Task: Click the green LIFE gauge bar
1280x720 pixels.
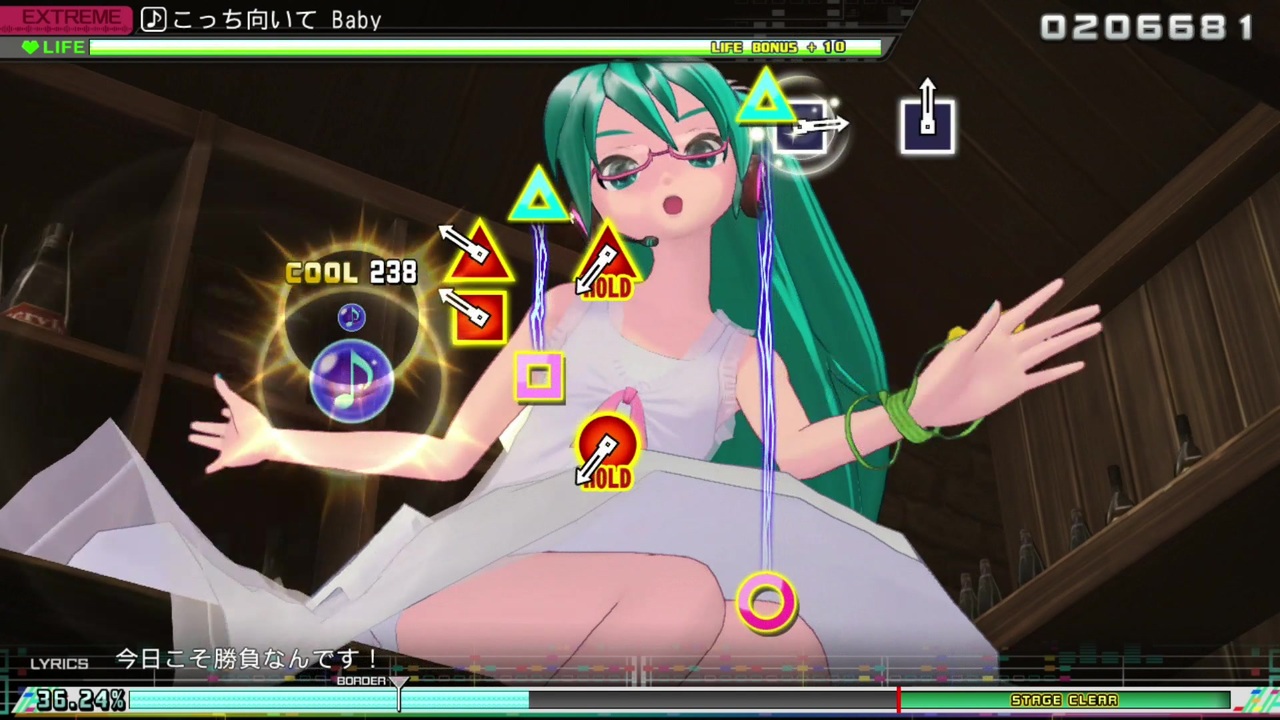Action: [x=400, y=46]
